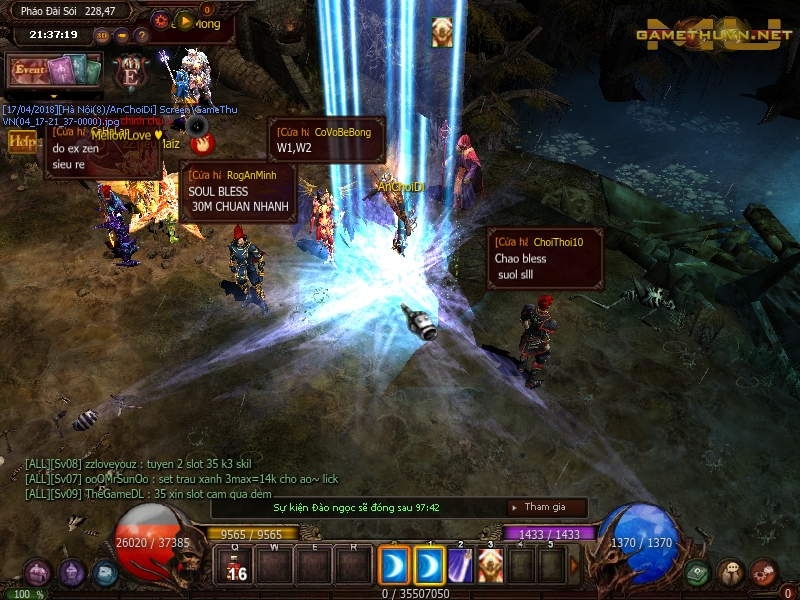The width and height of the screenshot is (800, 600).
Task: Click the Help button
Action: point(21,141)
